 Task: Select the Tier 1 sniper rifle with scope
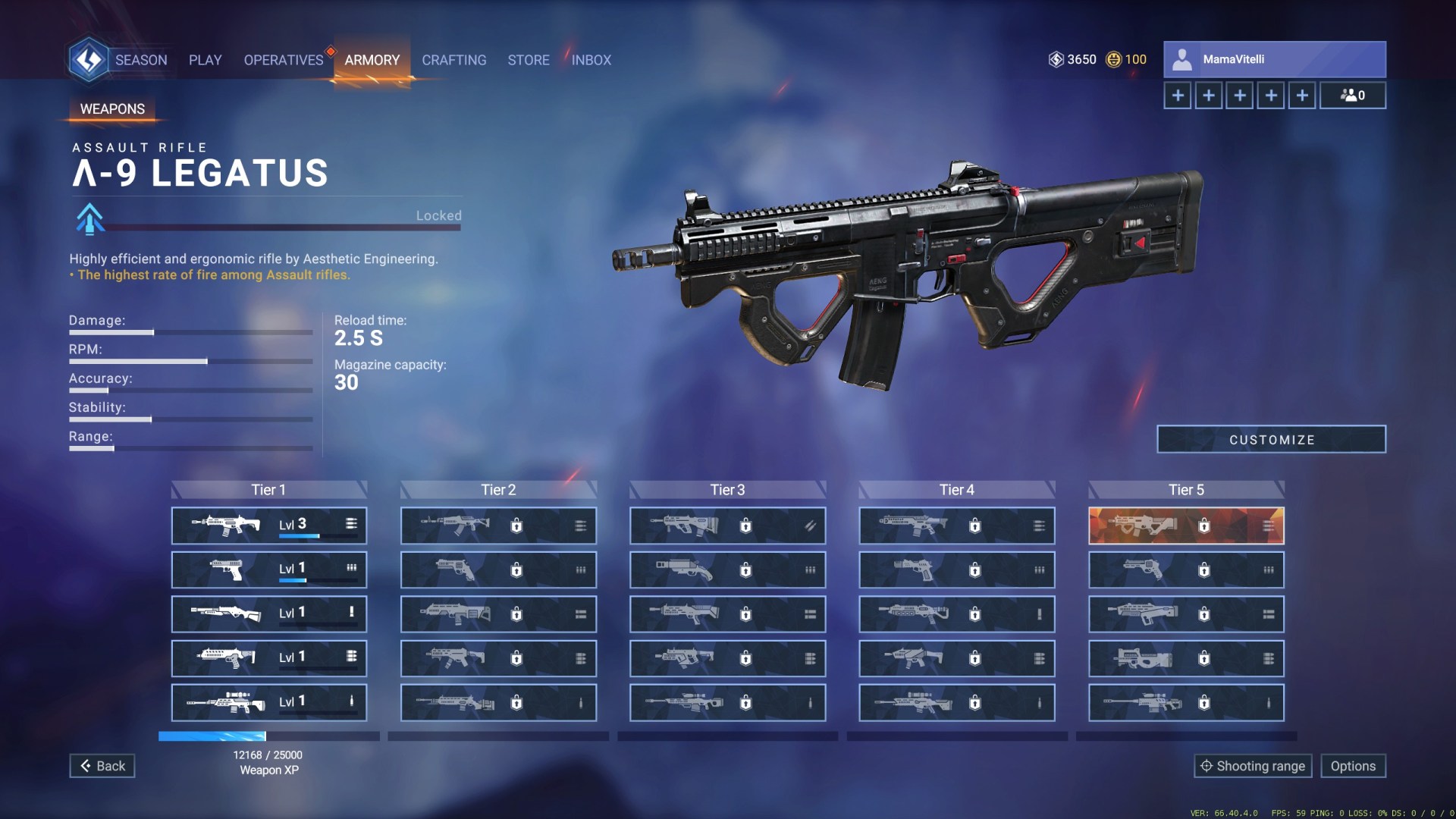pyautogui.click(x=269, y=702)
